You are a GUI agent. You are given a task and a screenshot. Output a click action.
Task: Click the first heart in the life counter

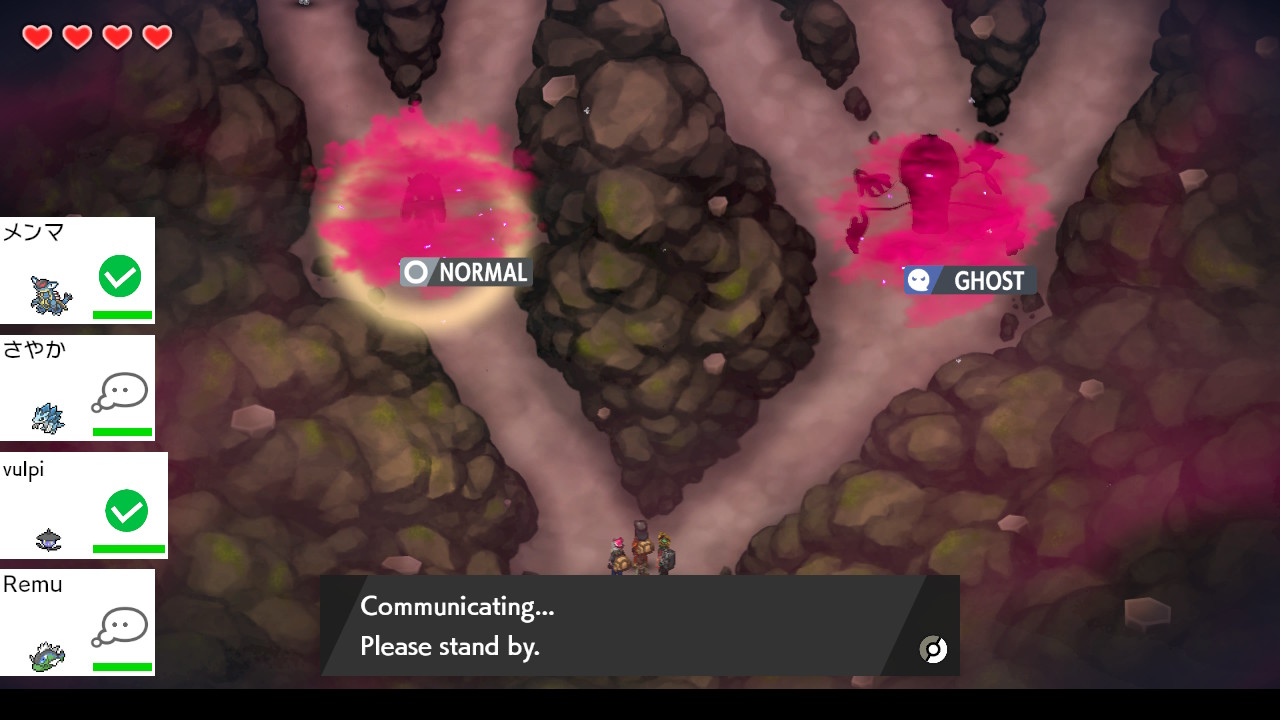click(37, 37)
